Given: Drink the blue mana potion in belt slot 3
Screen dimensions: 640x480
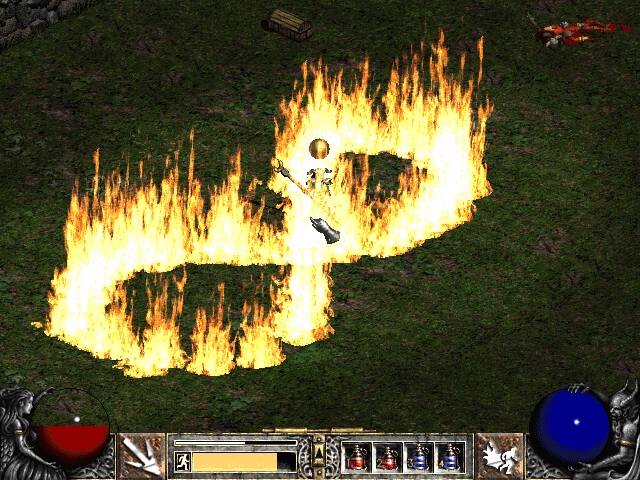Looking at the screenshot, I should coord(418,457).
